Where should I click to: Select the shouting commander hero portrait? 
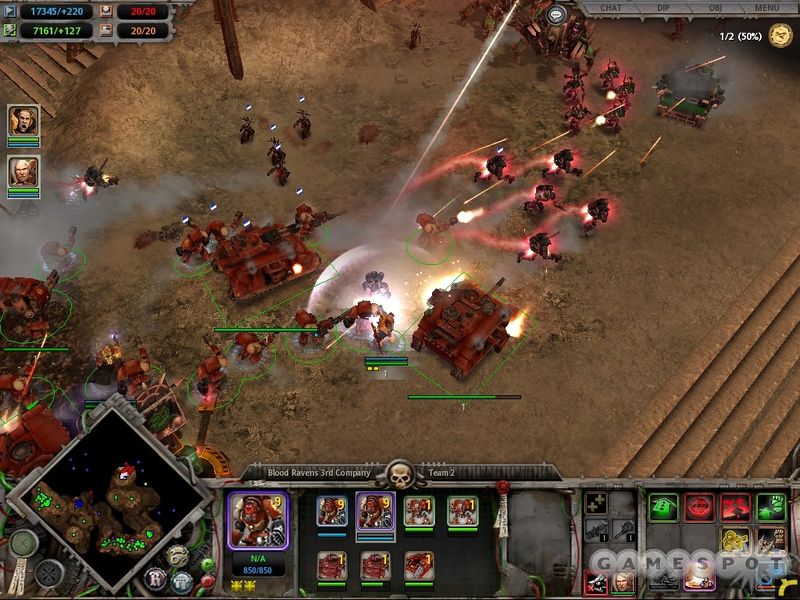tap(23, 121)
